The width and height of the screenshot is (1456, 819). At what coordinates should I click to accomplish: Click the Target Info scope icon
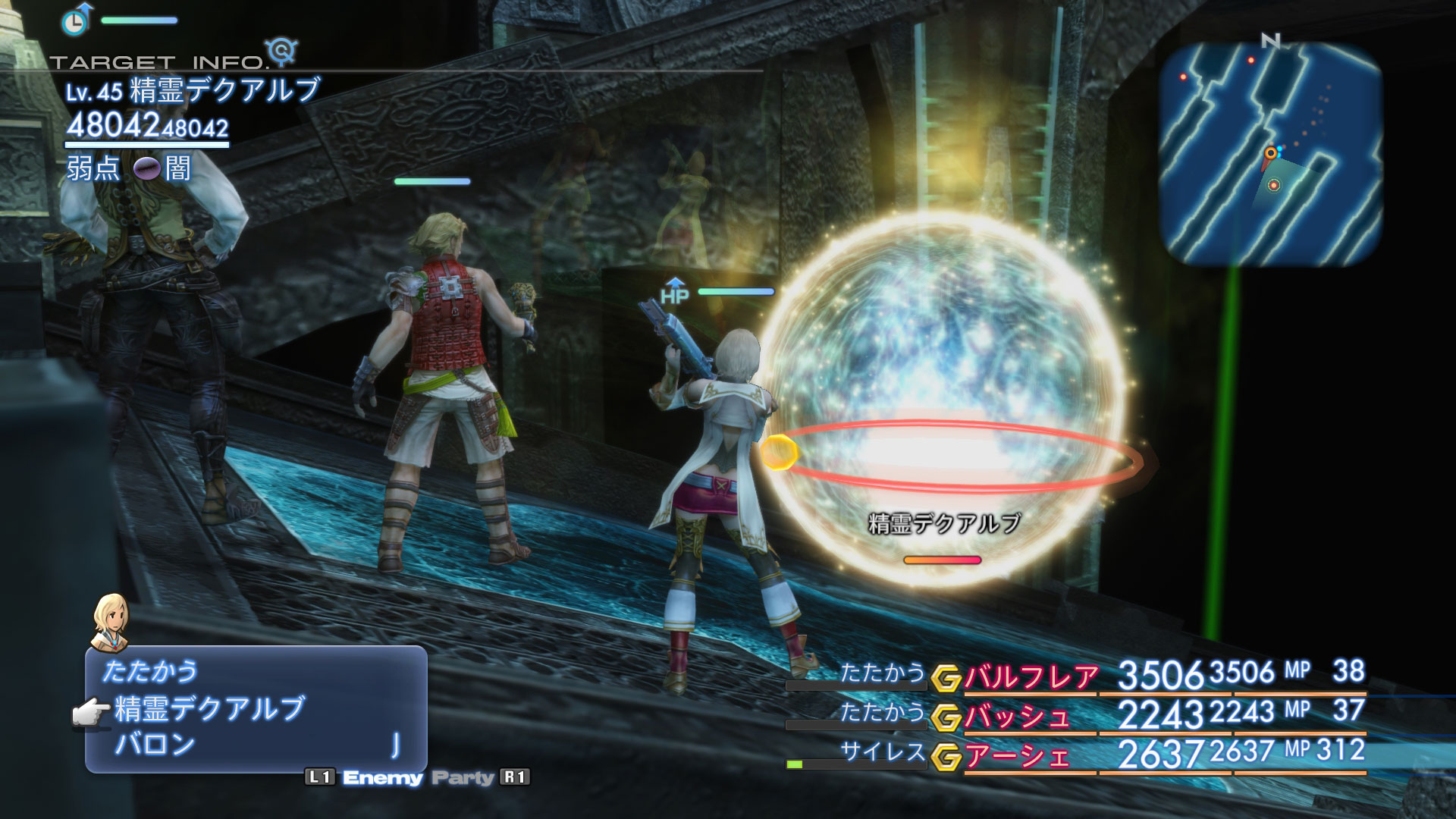[284, 51]
